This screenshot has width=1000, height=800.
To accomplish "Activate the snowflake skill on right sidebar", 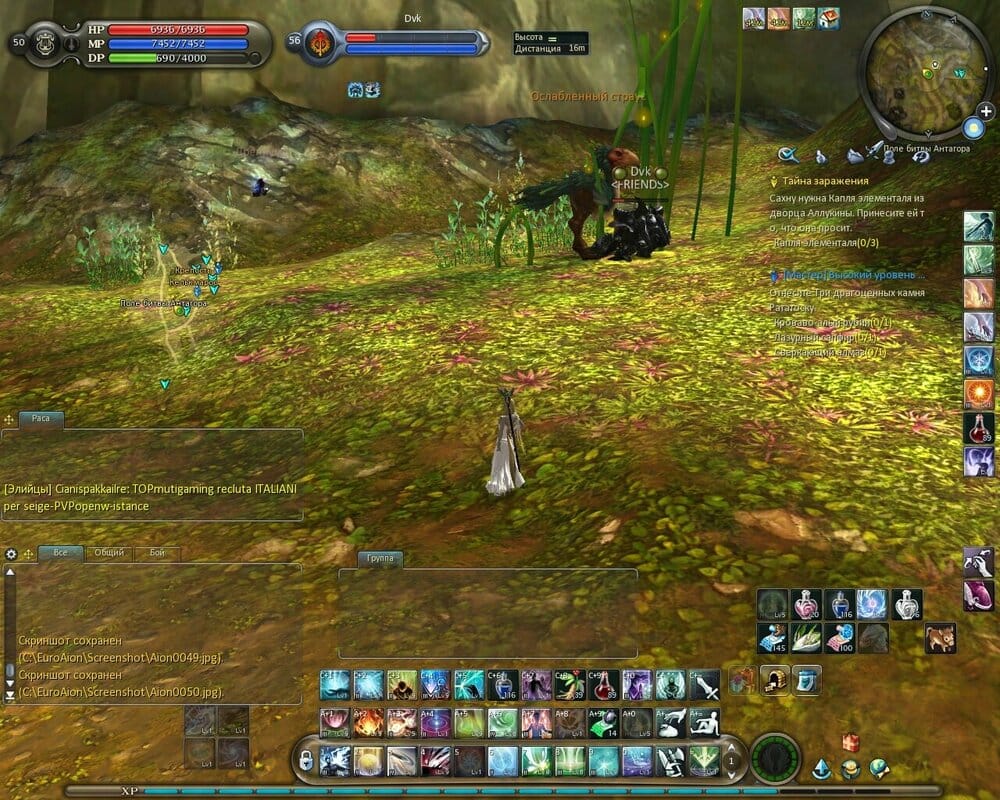I will [978, 360].
